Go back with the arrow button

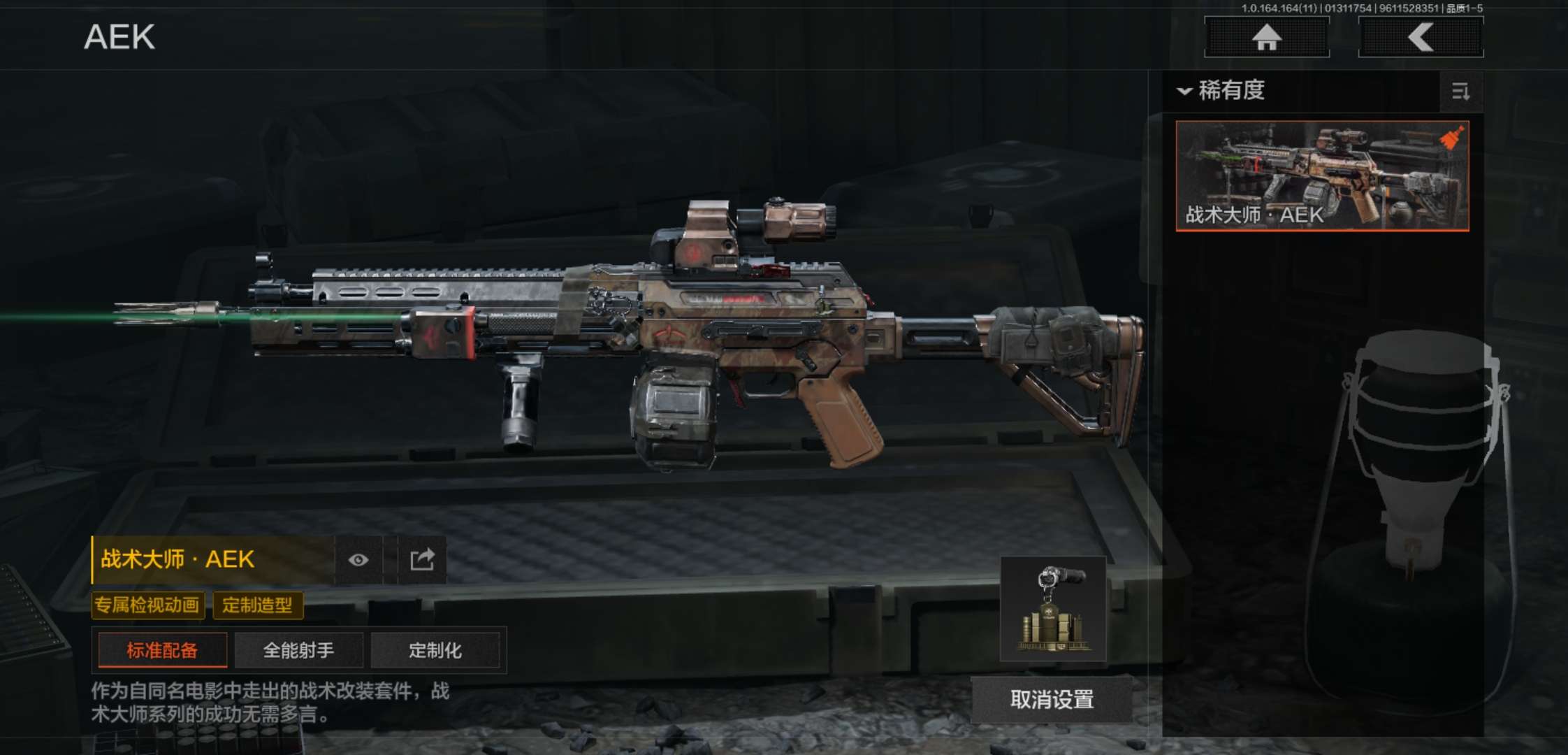[1421, 37]
